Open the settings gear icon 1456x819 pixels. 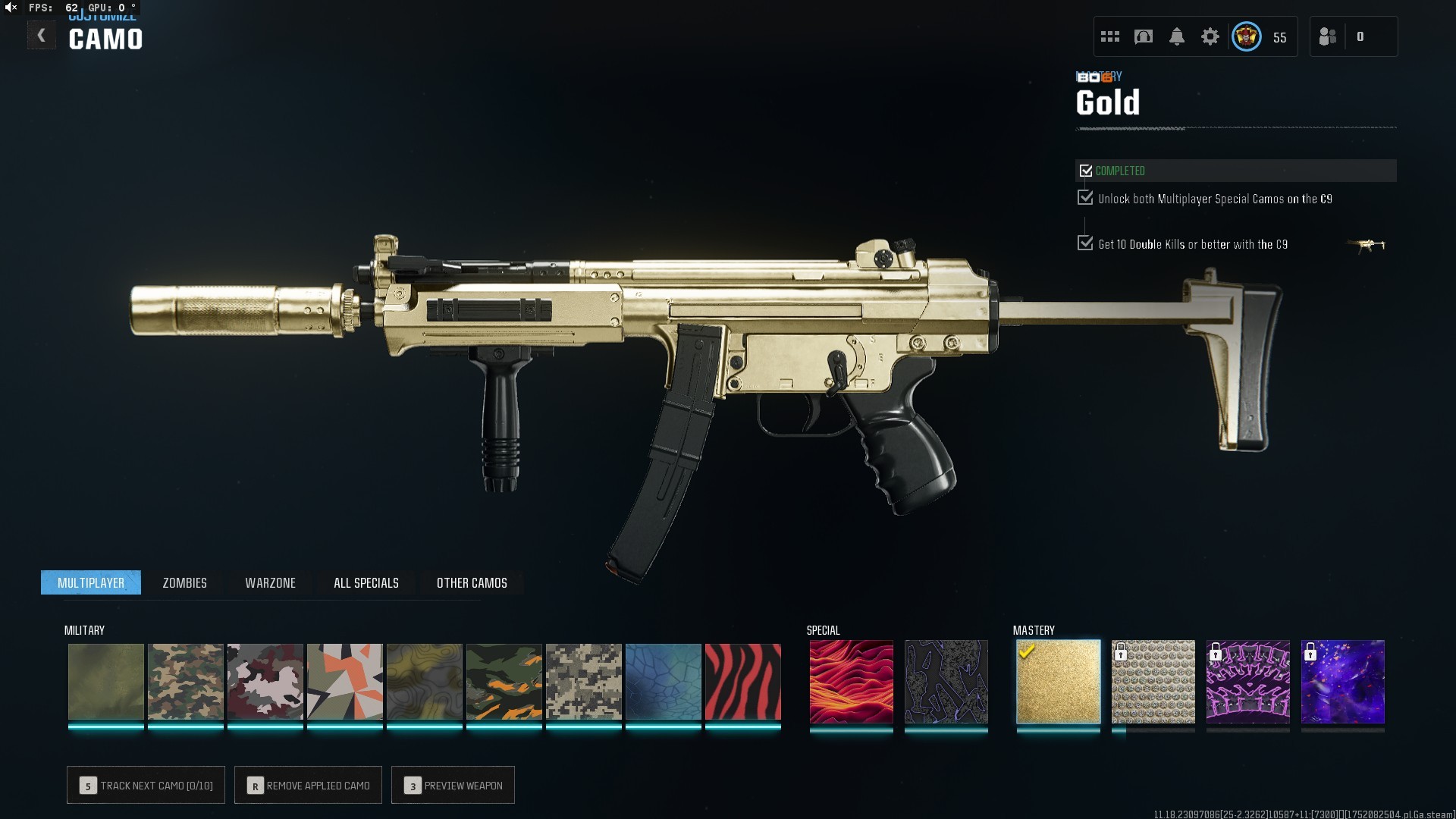click(1210, 36)
